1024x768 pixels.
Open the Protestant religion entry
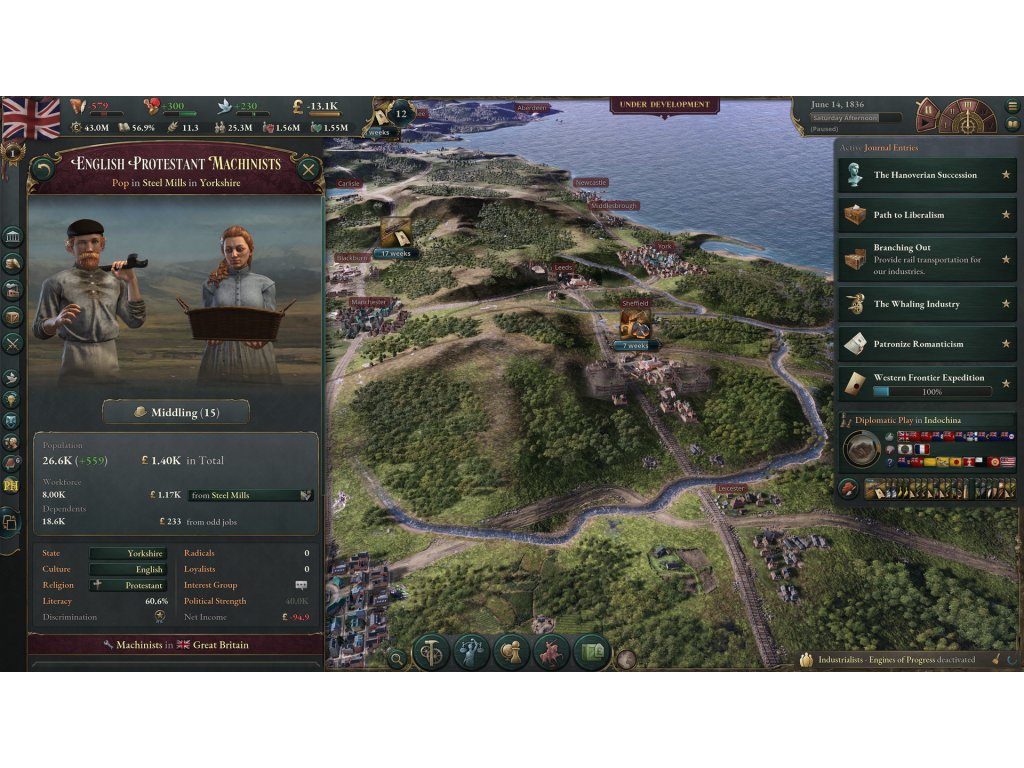click(x=127, y=585)
